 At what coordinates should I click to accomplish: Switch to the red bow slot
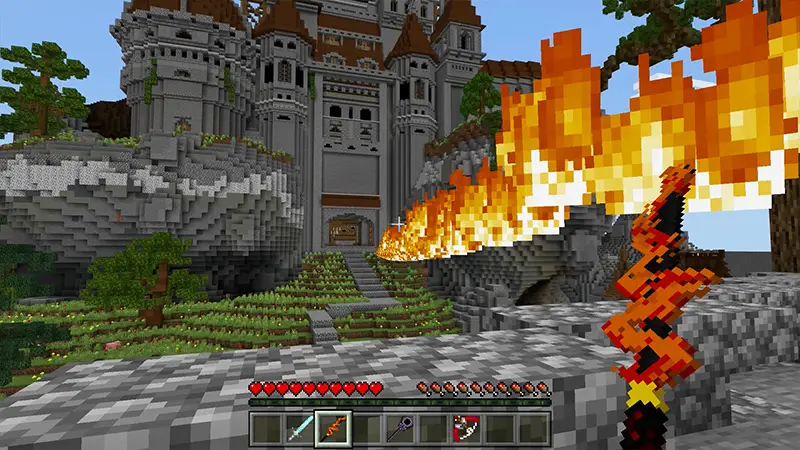[467, 429]
